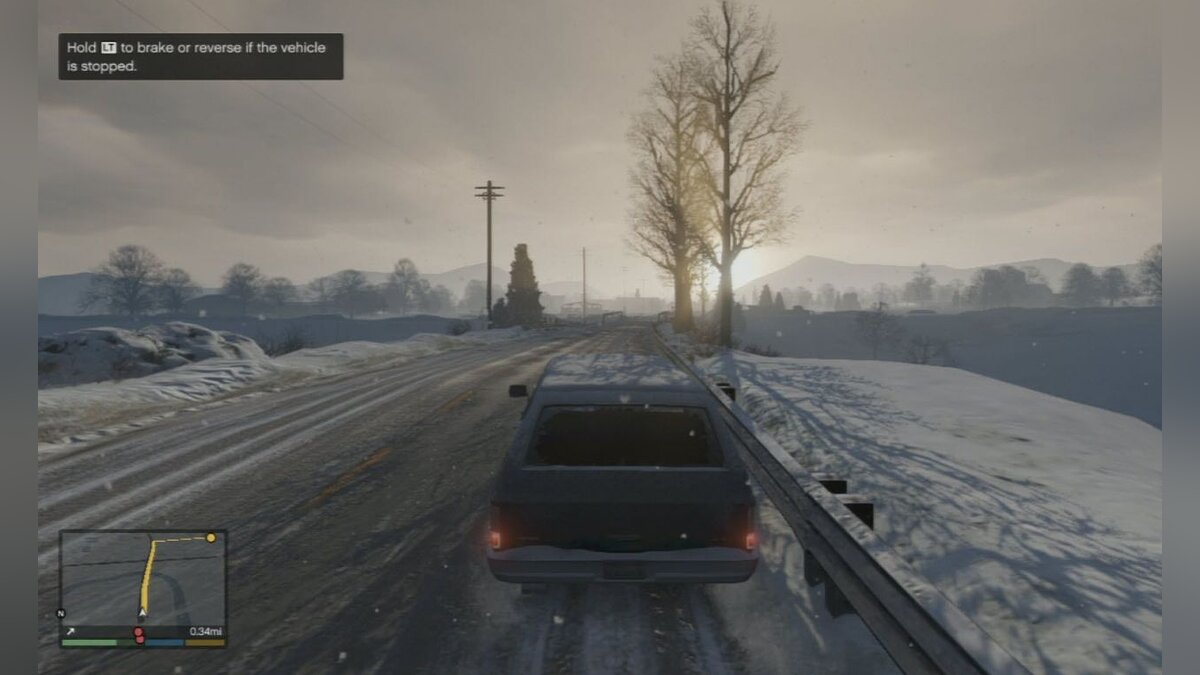This screenshot has width=1200, height=675.
Task: Select the yellow destination blip on the minimap
Action: 210,538
